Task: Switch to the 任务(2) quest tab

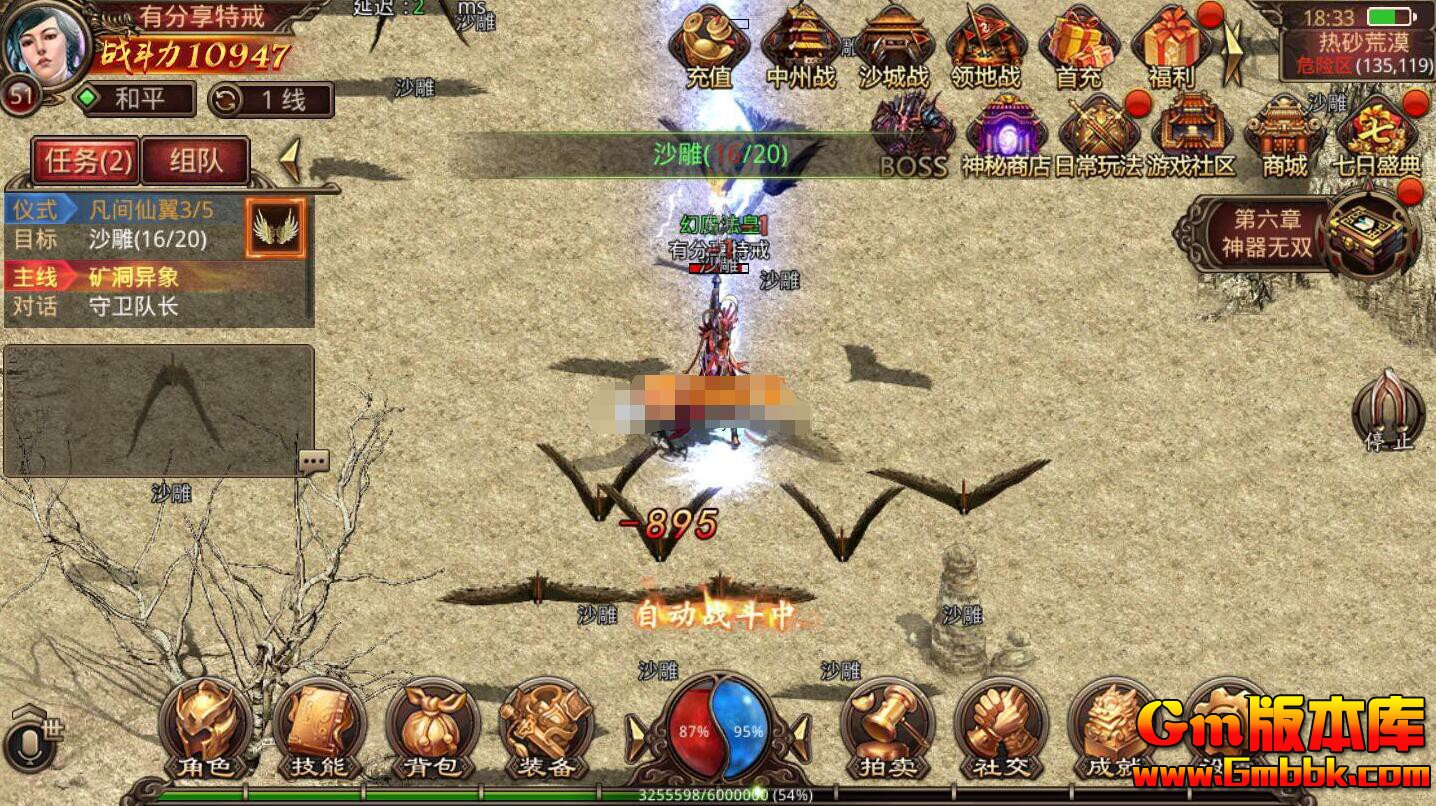Action: coord(85,161)
